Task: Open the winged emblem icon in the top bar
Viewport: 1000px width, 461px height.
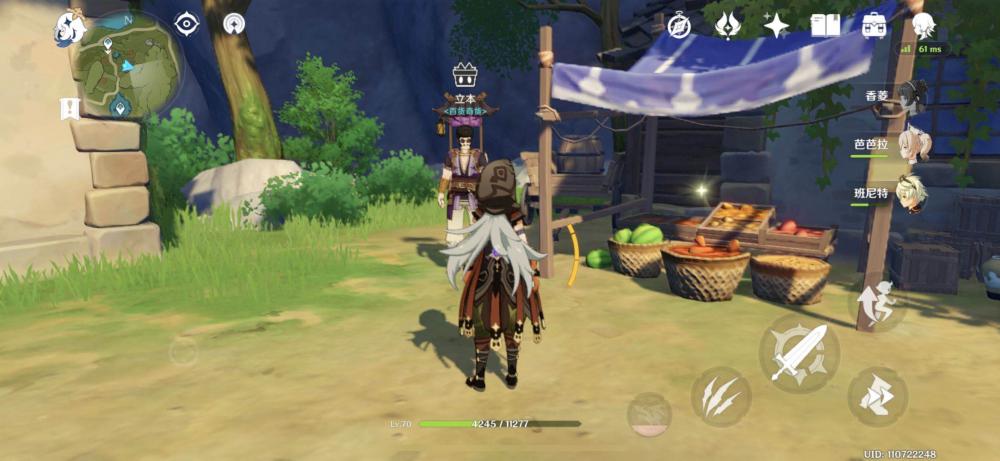Action: tap(728, 26)
